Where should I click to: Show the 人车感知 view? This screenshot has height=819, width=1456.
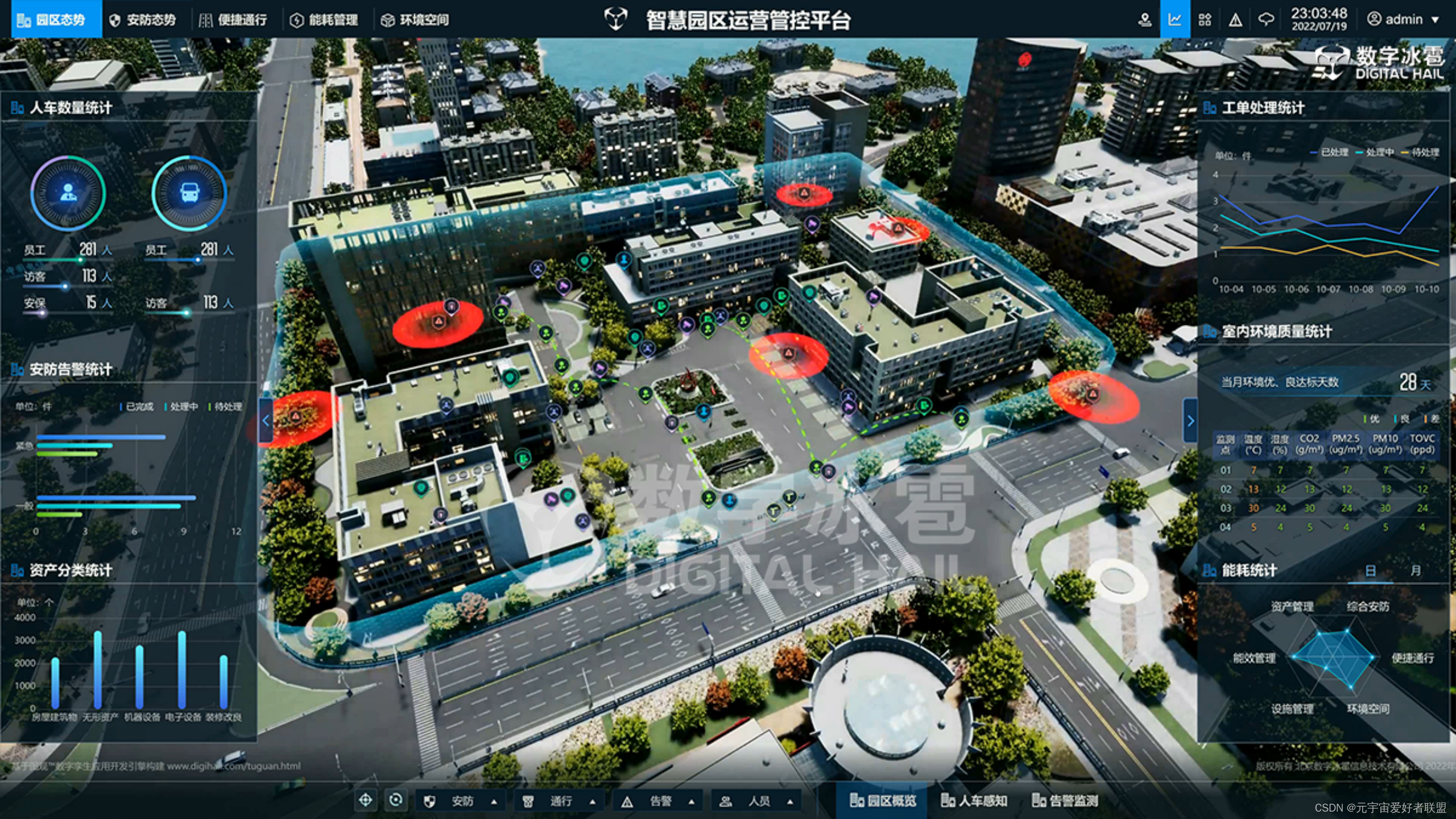[974, 801]
